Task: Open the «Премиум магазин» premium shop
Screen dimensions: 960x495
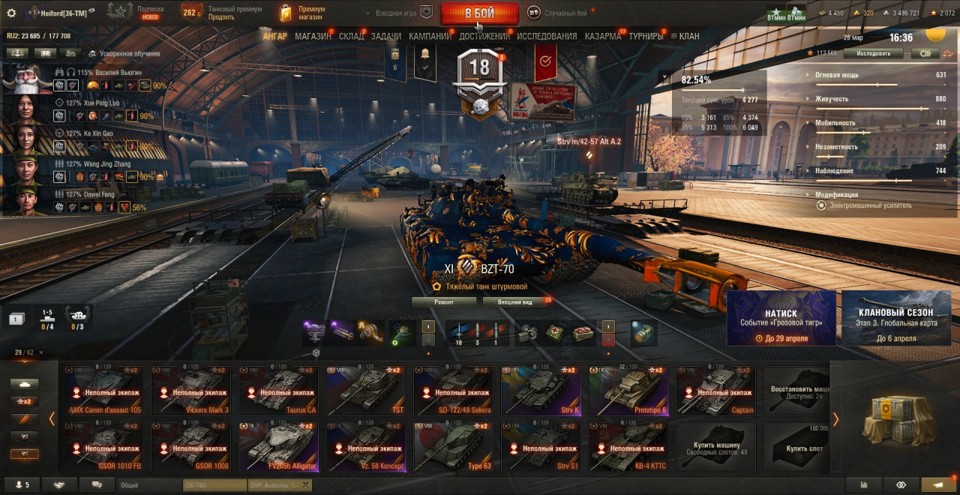Action: point(302,13)
